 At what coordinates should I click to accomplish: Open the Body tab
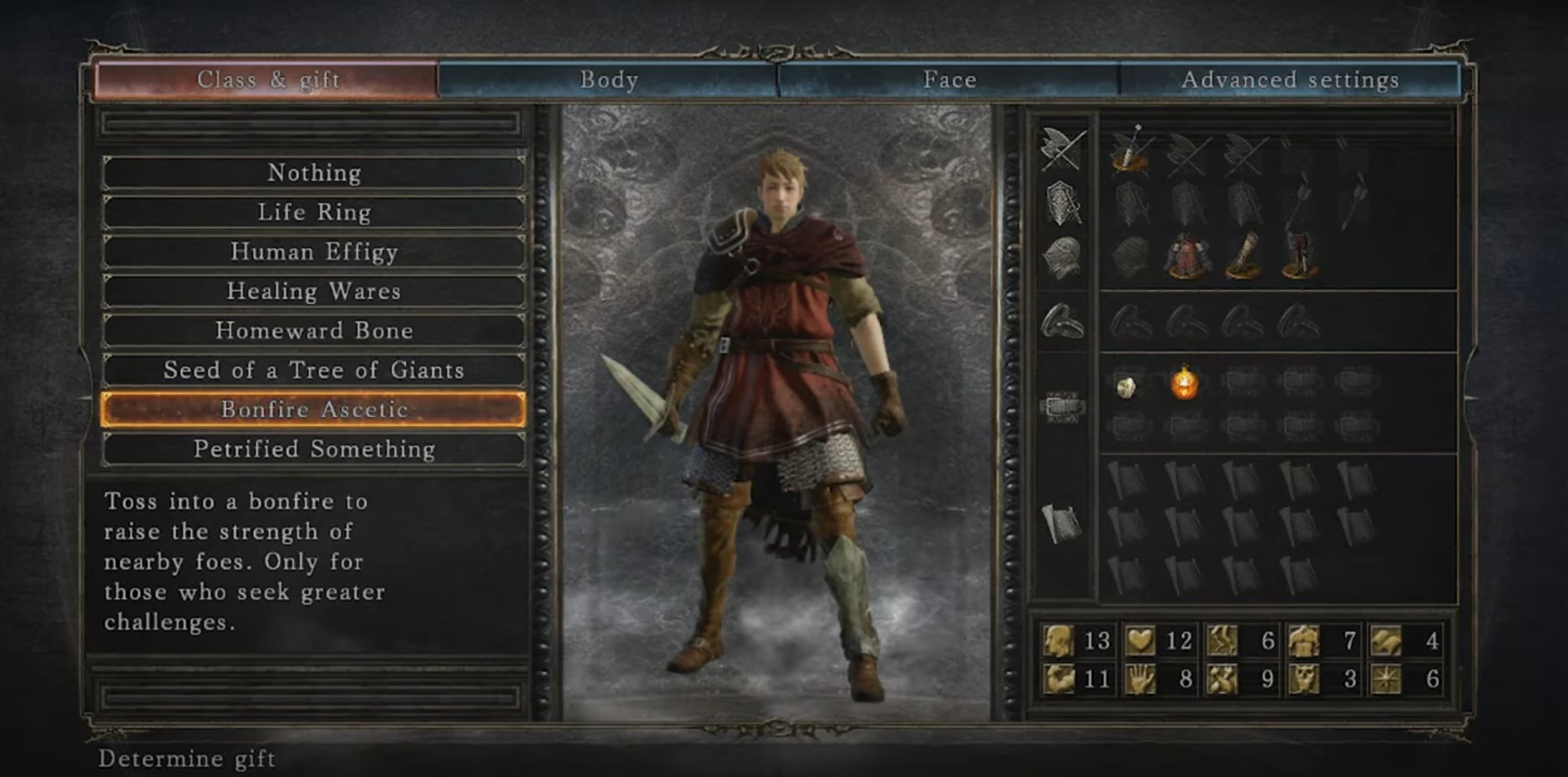point(609,80)
